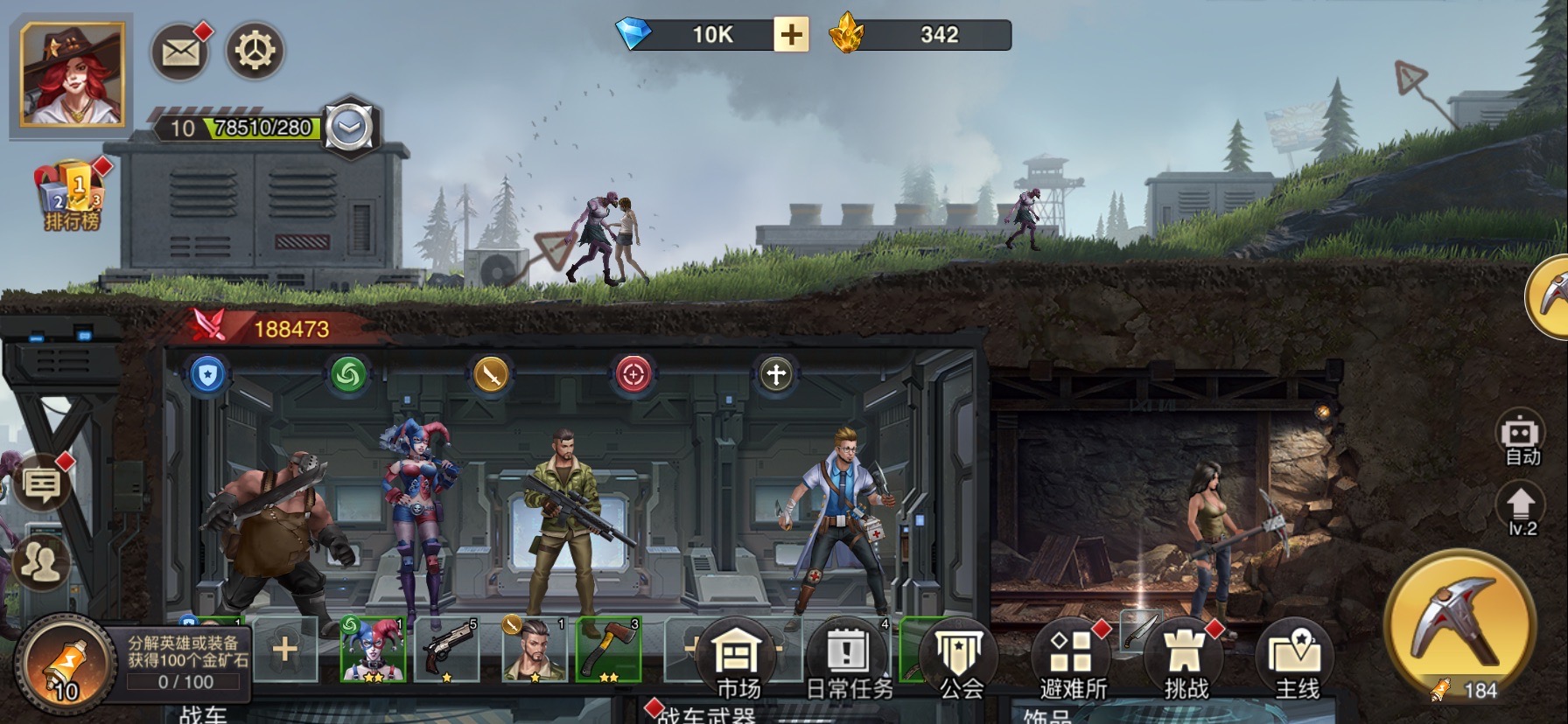Open the mail inbox
This screenshot has width=1568, height=724.
point(180,52)
